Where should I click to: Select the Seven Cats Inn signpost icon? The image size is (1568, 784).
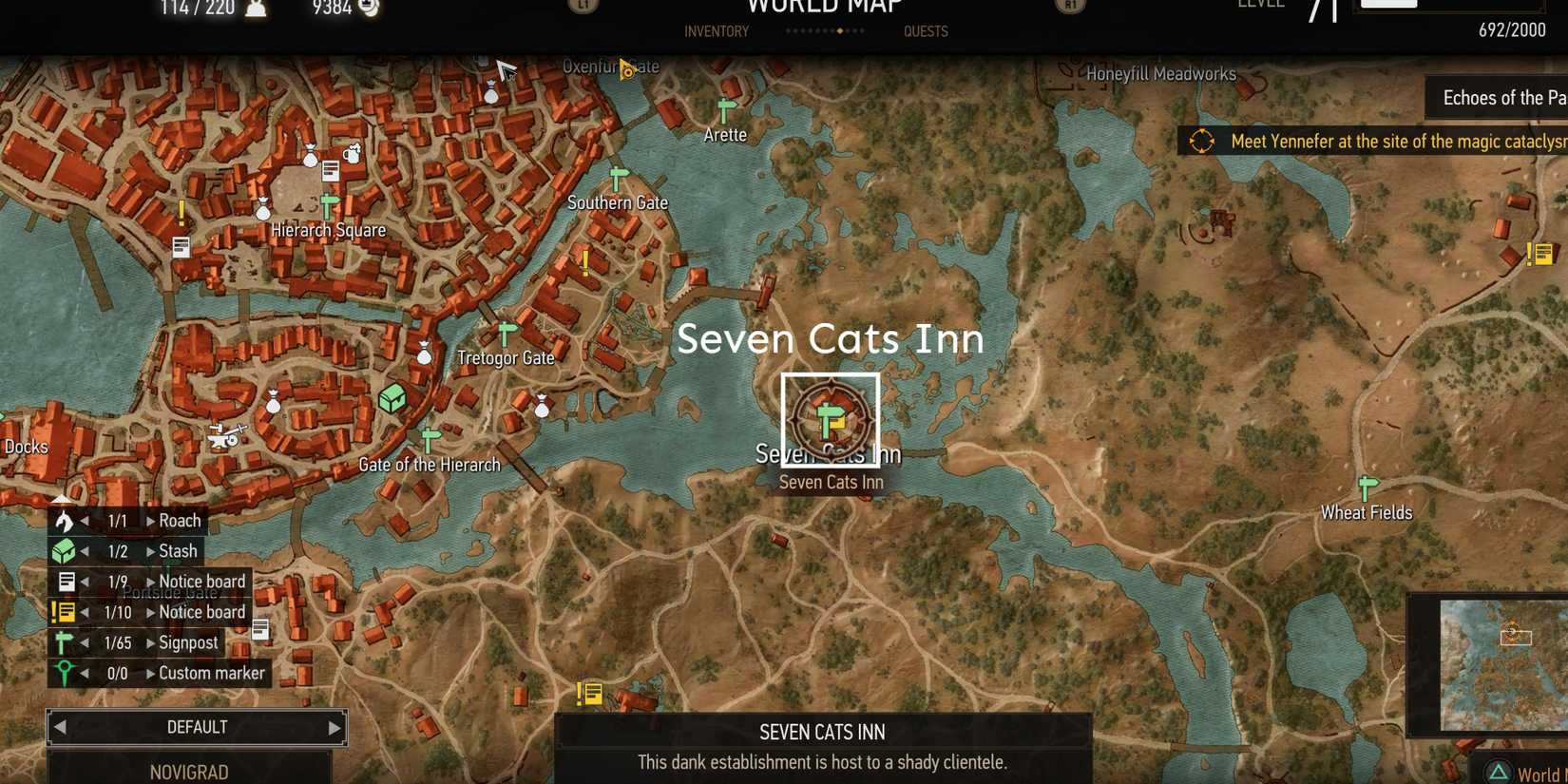(829, 416)
